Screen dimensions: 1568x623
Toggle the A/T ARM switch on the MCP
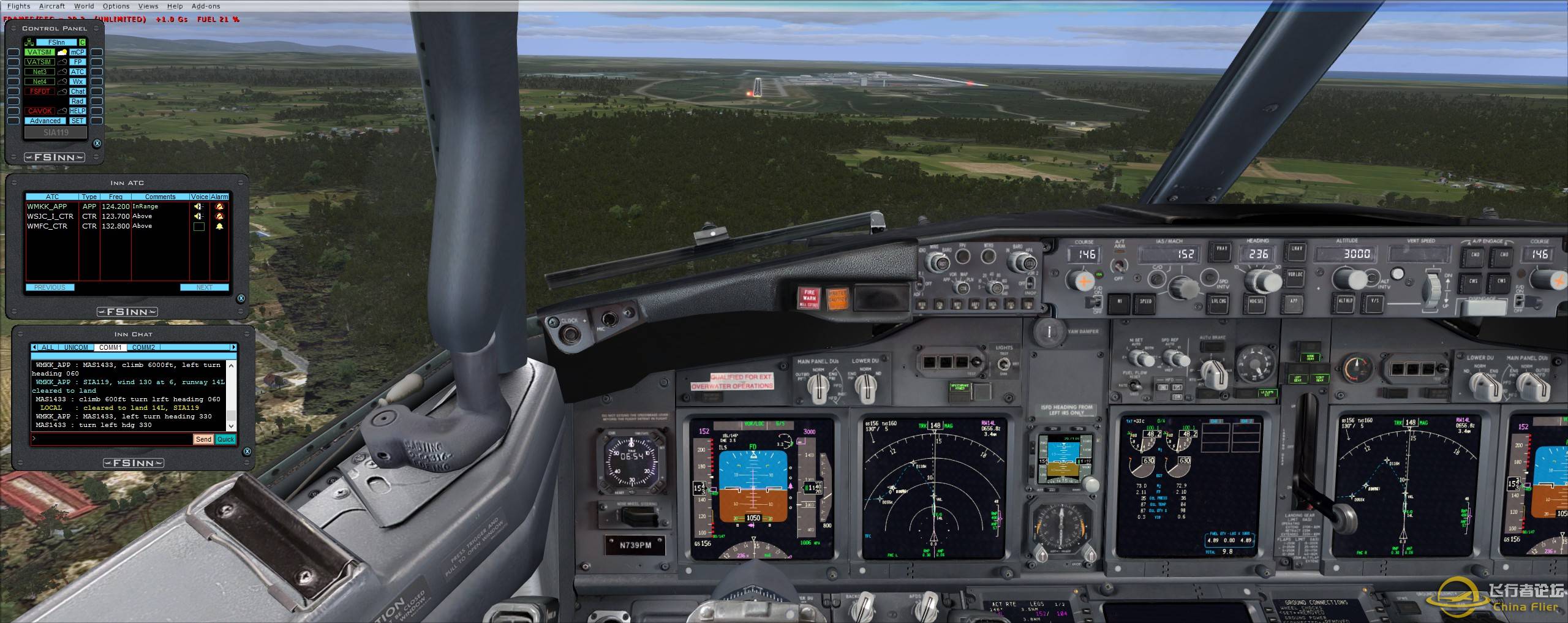(x=1120, y=266)
